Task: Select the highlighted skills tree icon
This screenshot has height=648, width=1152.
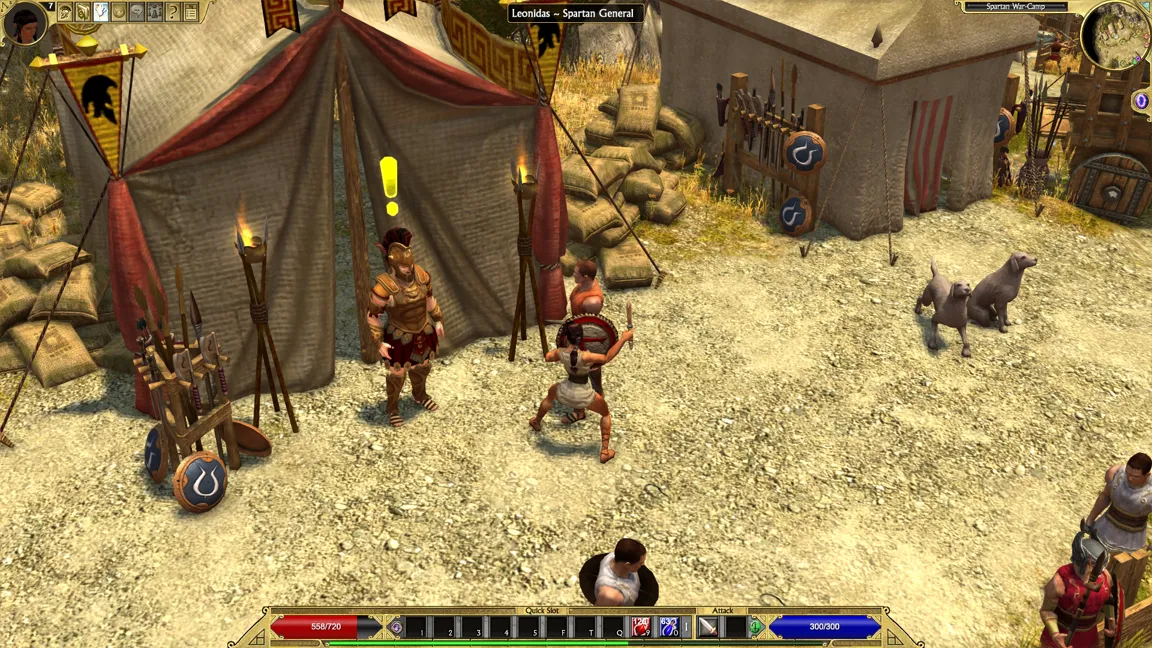Action: coord(101,12)
